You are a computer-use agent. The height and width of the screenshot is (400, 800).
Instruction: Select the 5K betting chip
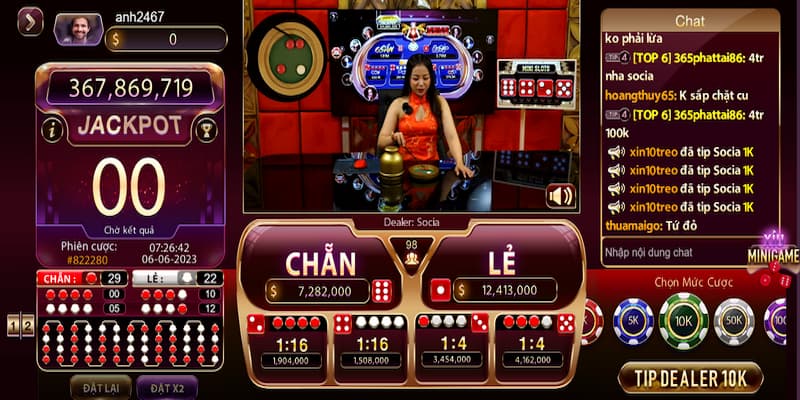[x=632, y=321]
